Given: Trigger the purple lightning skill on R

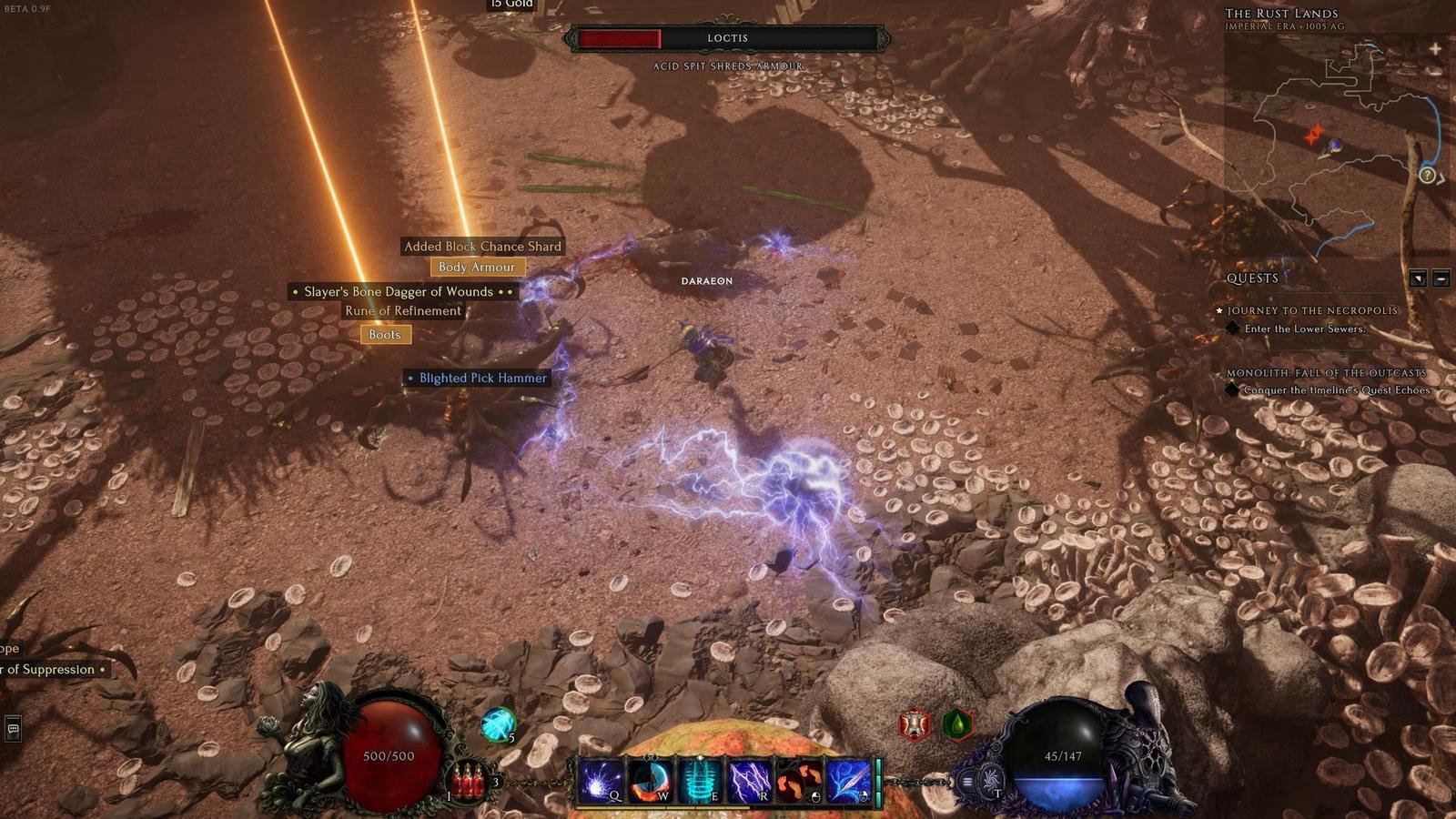Looking at the screenshot, I should pyautogui.click(x=749, y=781).
